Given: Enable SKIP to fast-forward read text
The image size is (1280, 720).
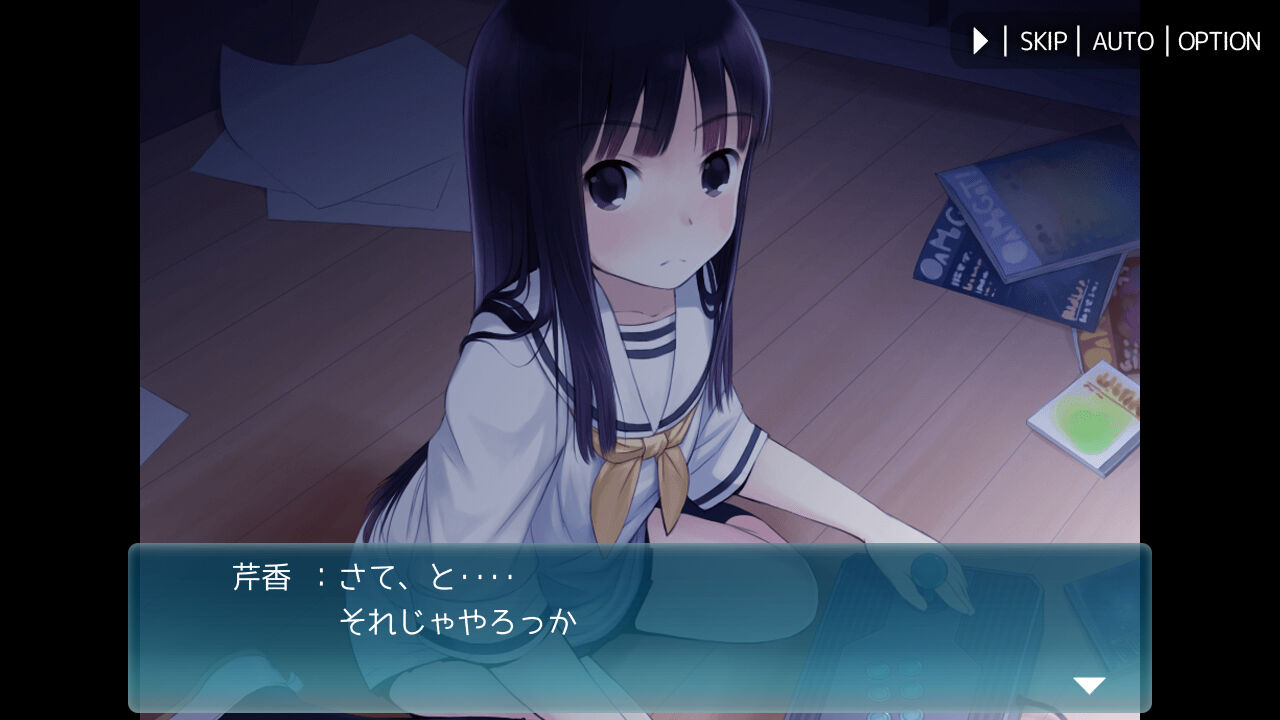Looking at the screenshot, I should pos(1042,41).
